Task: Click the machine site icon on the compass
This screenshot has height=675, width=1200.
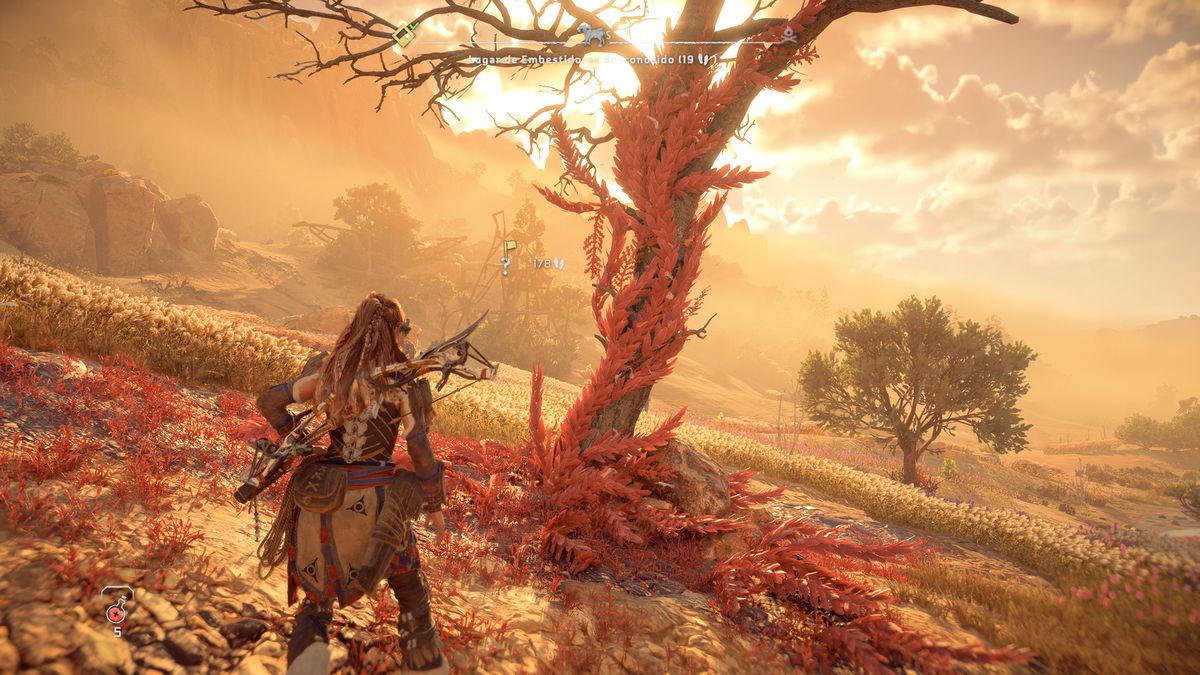Action: pyautogui.click(x=593, y=36)
